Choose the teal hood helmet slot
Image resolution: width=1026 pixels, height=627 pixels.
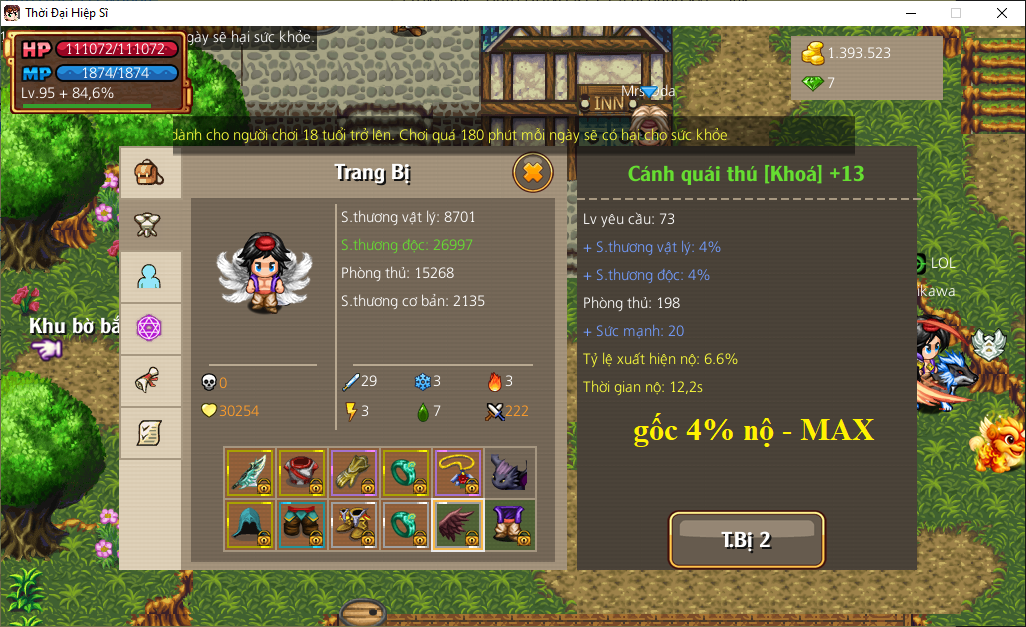click(x=250, y=525)
